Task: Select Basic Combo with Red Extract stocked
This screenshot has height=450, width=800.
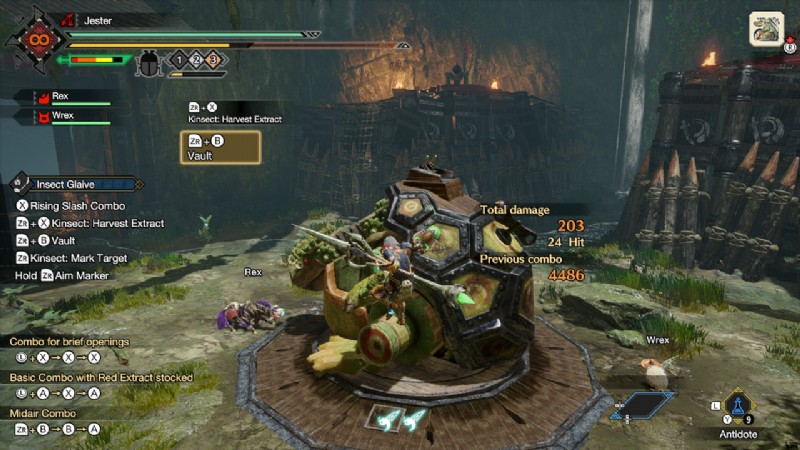Action: pos(100,378)
